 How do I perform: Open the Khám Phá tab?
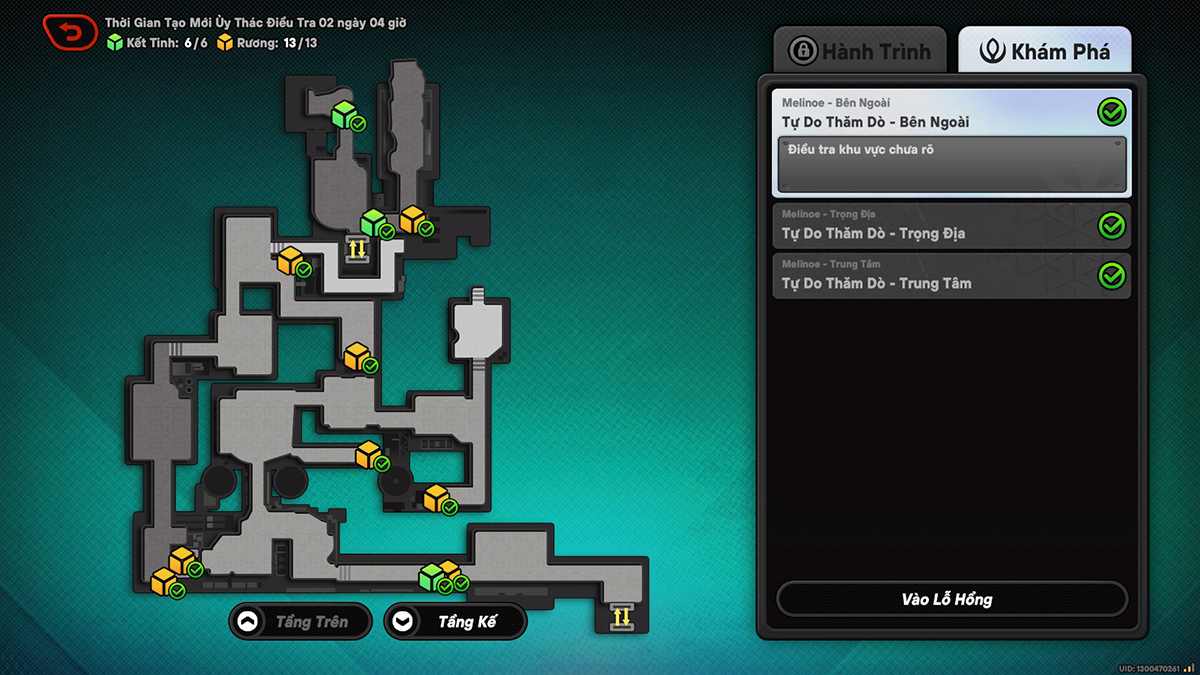click(1045, 51)
